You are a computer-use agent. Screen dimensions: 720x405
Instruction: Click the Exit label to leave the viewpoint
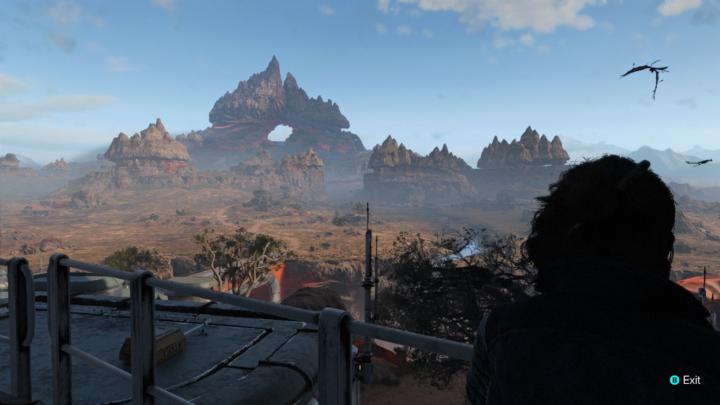point(690,380)
